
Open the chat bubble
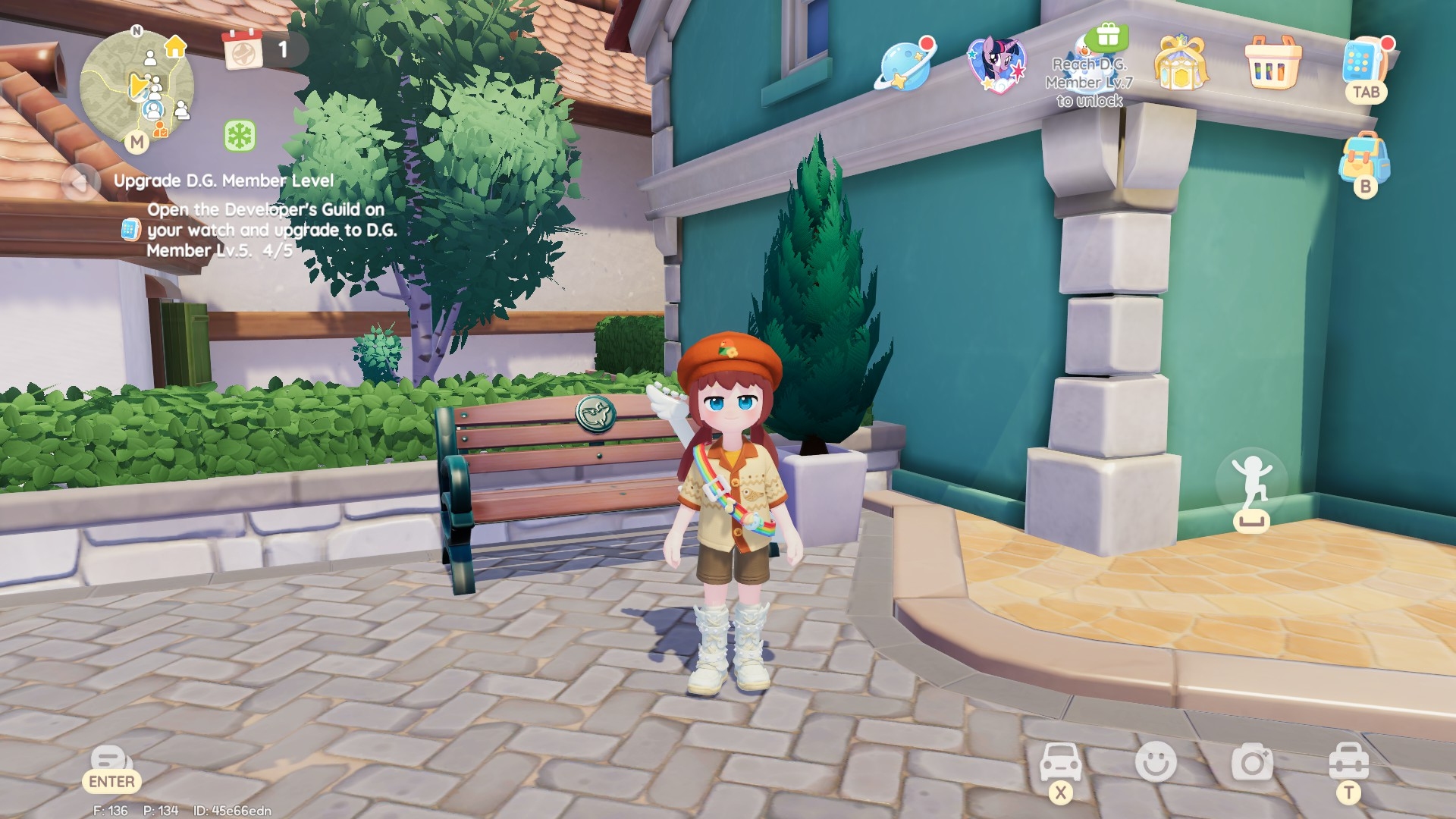click(x=111, y=760)
